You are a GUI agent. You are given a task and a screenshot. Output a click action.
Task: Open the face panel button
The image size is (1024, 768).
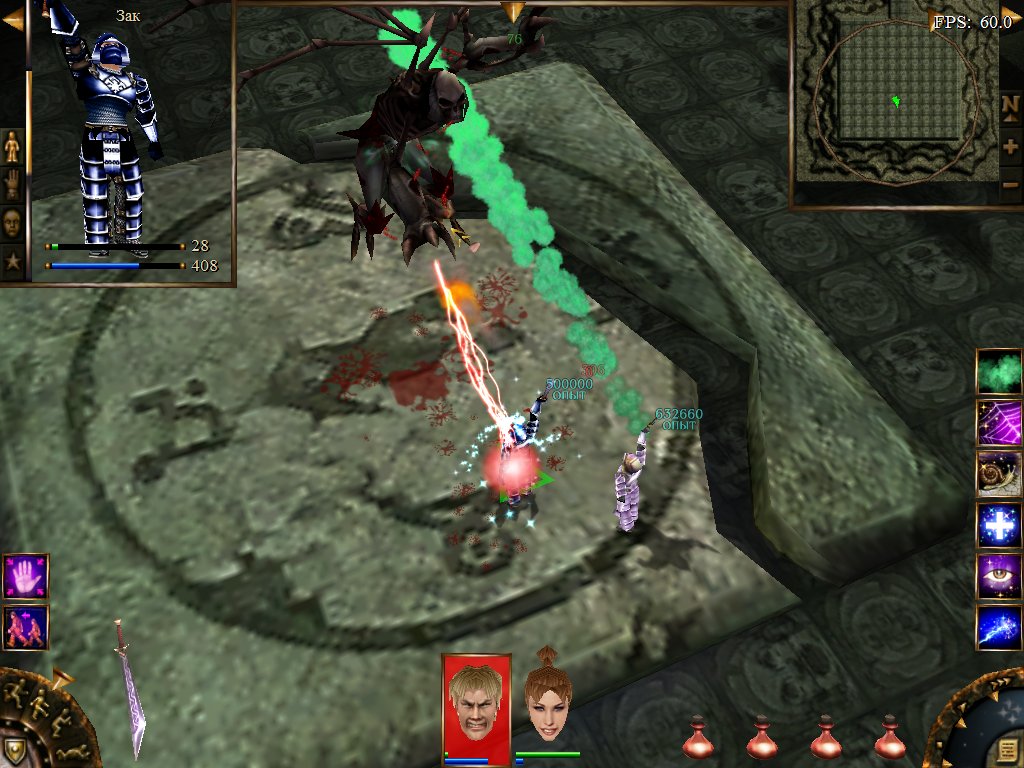click(12, 222)
